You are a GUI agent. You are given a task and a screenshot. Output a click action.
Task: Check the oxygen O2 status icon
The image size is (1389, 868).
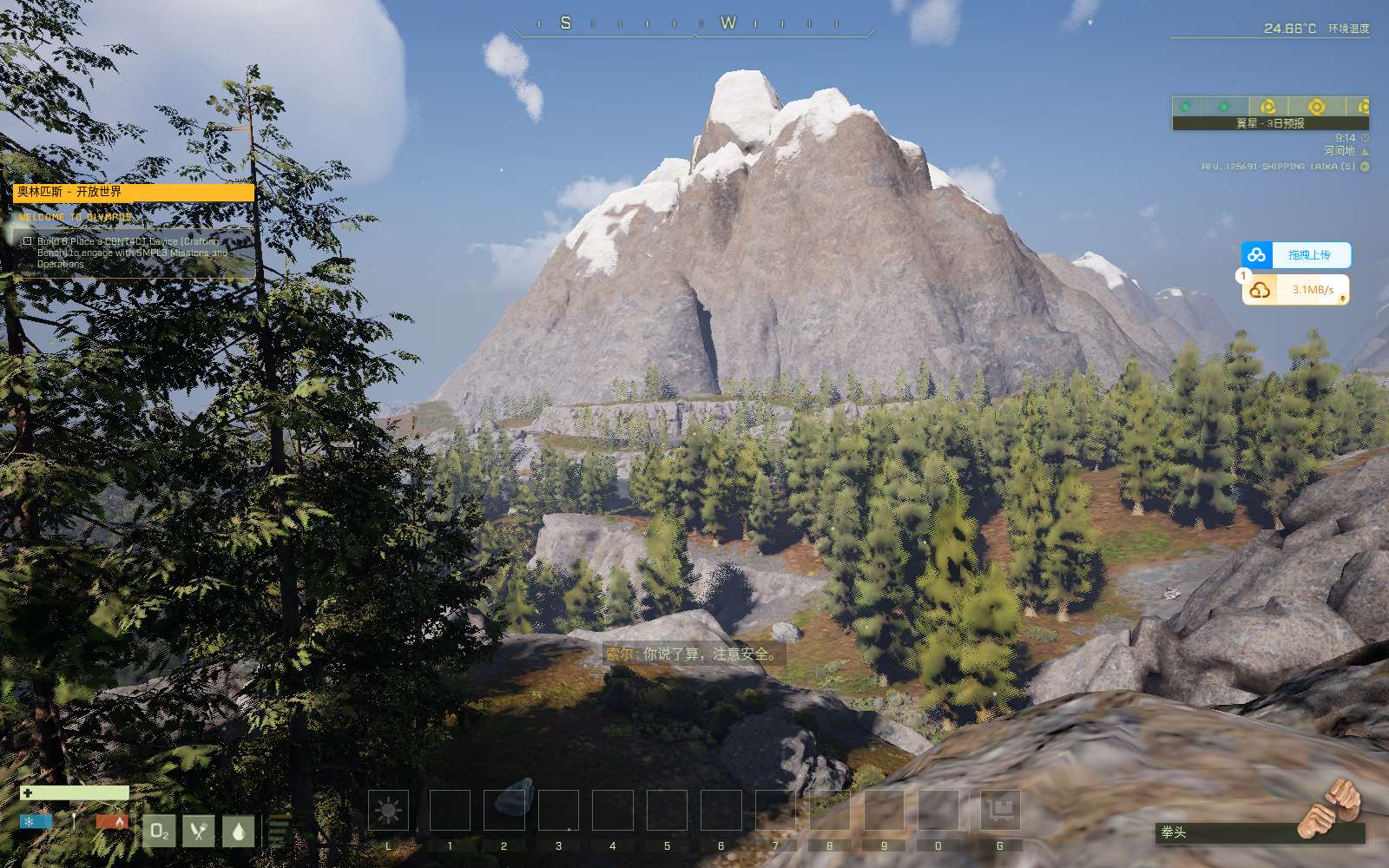coord(159,831)
